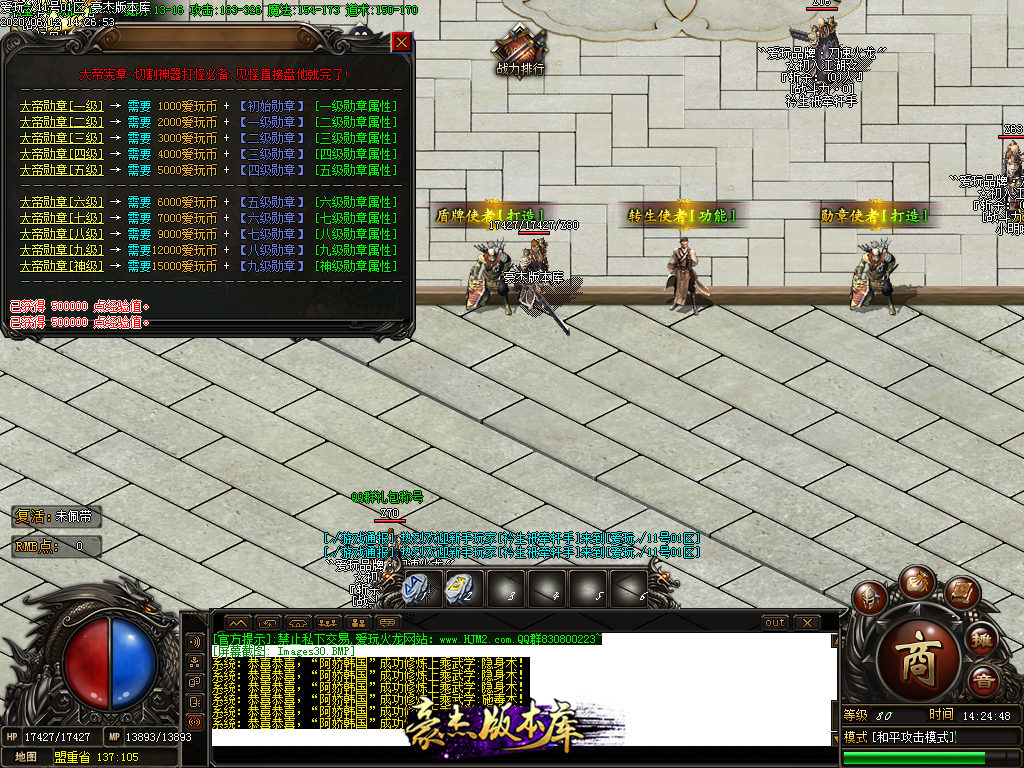Click the mountain-shaped chat toolbar button
This screenshot has width=1024, height=768.
click(238, 623)
